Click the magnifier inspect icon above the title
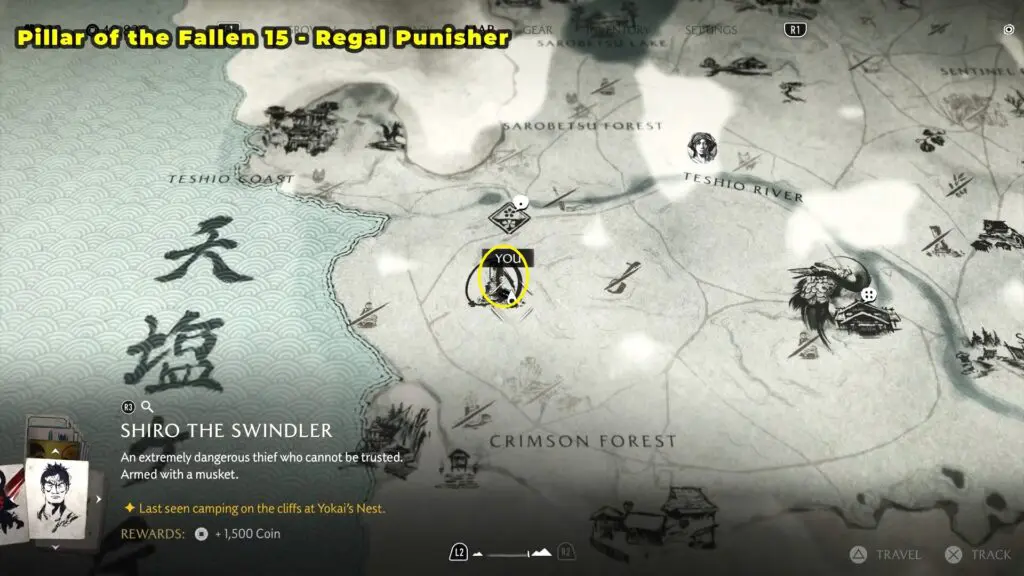1024x576 pixels. [147, 407]
